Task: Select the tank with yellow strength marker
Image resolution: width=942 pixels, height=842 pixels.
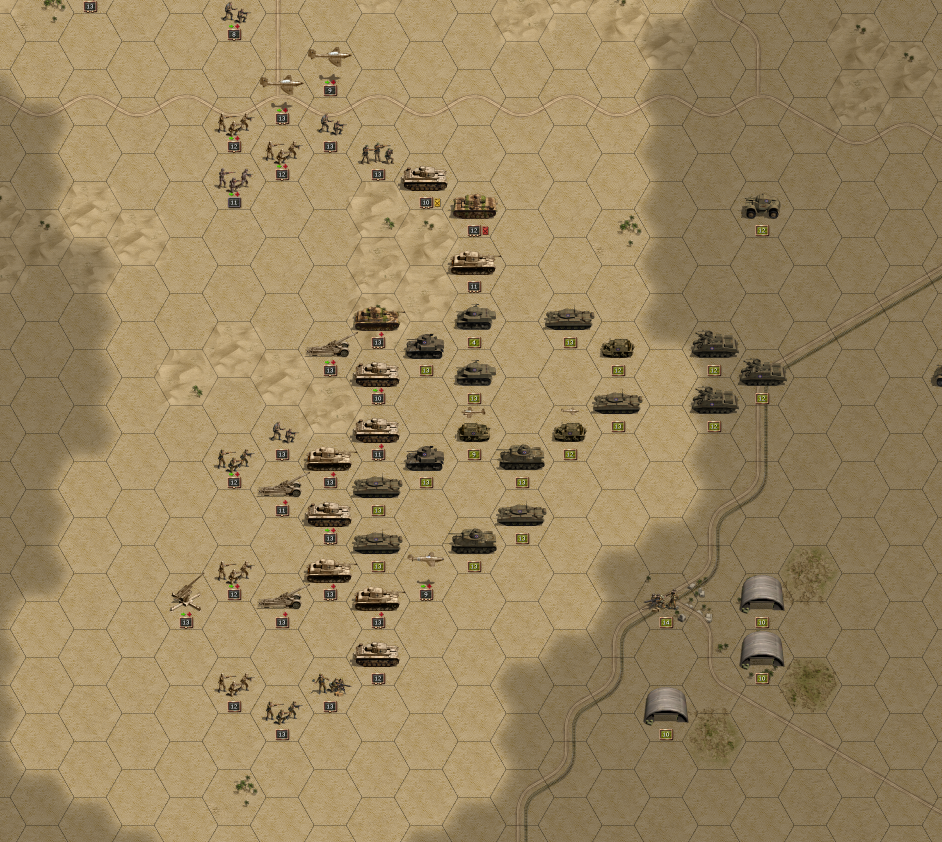Action: point(424,179)
